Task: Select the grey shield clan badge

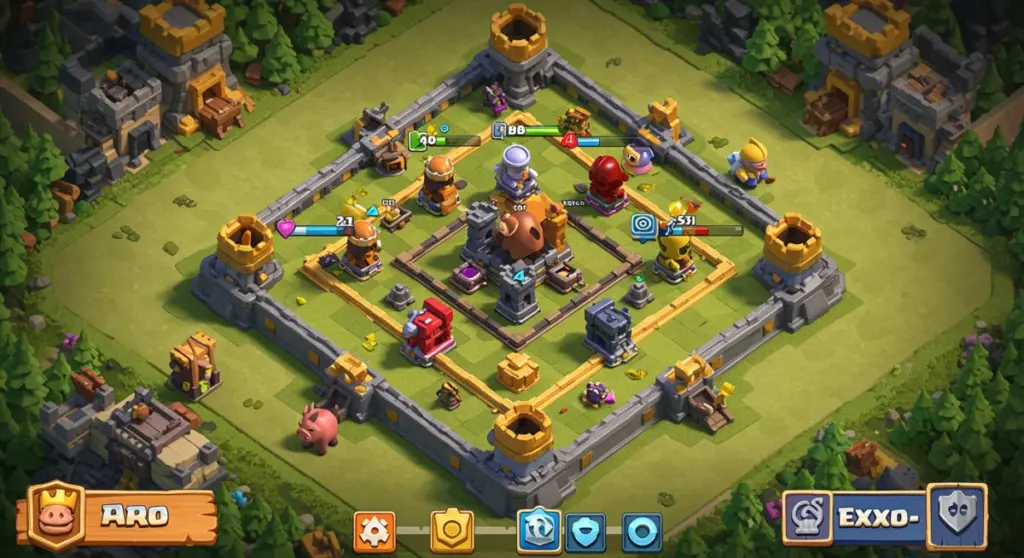Action: (956, 516)
